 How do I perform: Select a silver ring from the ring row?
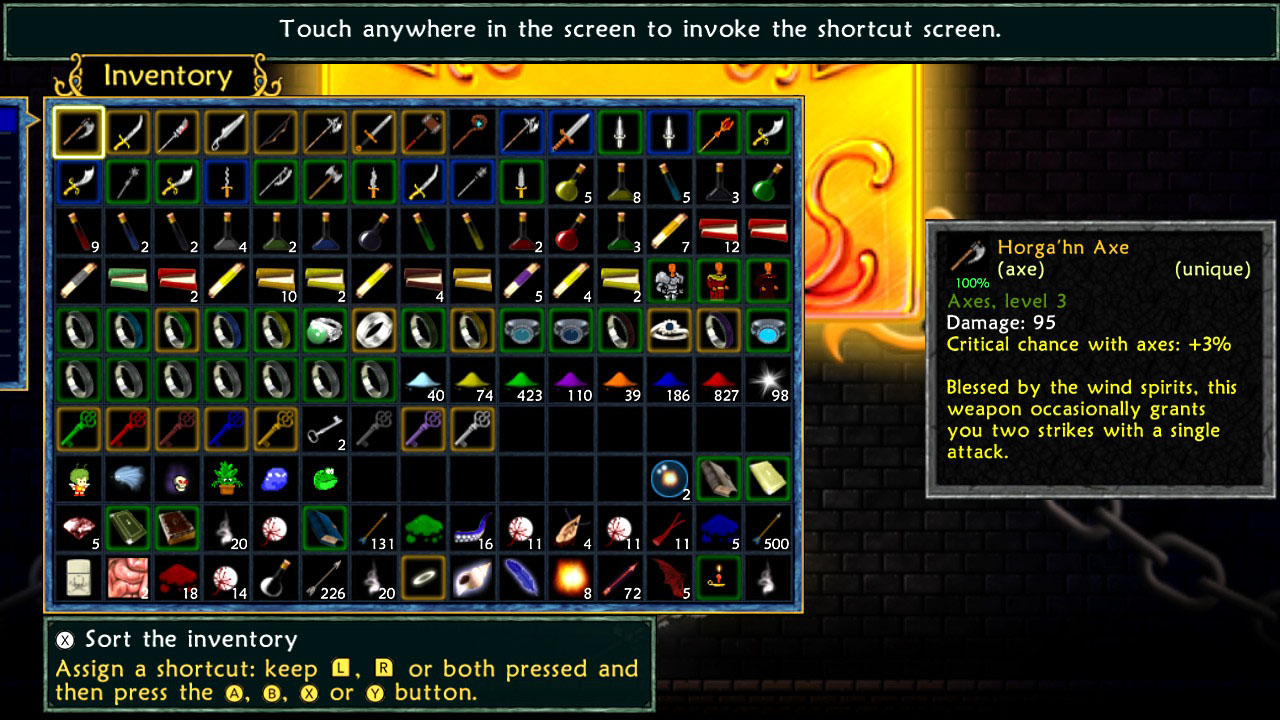(78, 330)
